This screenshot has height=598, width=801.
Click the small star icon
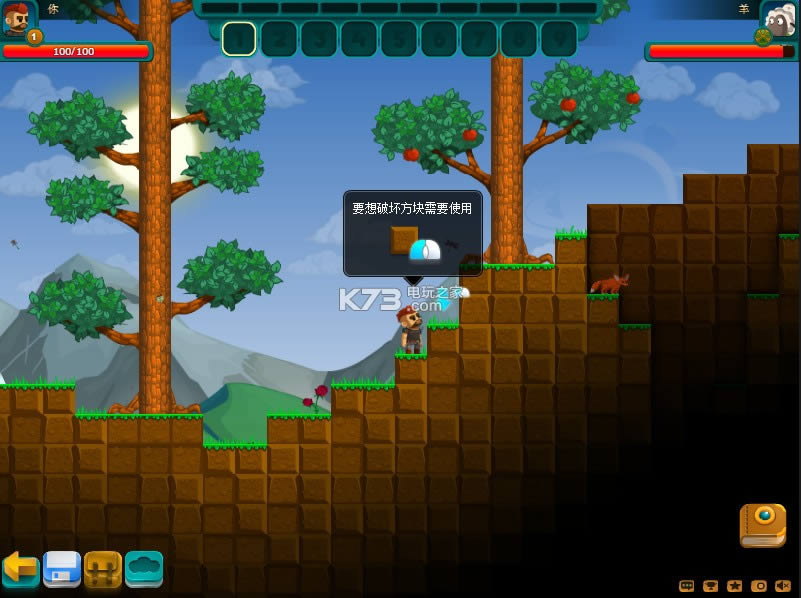pos(735,586)
